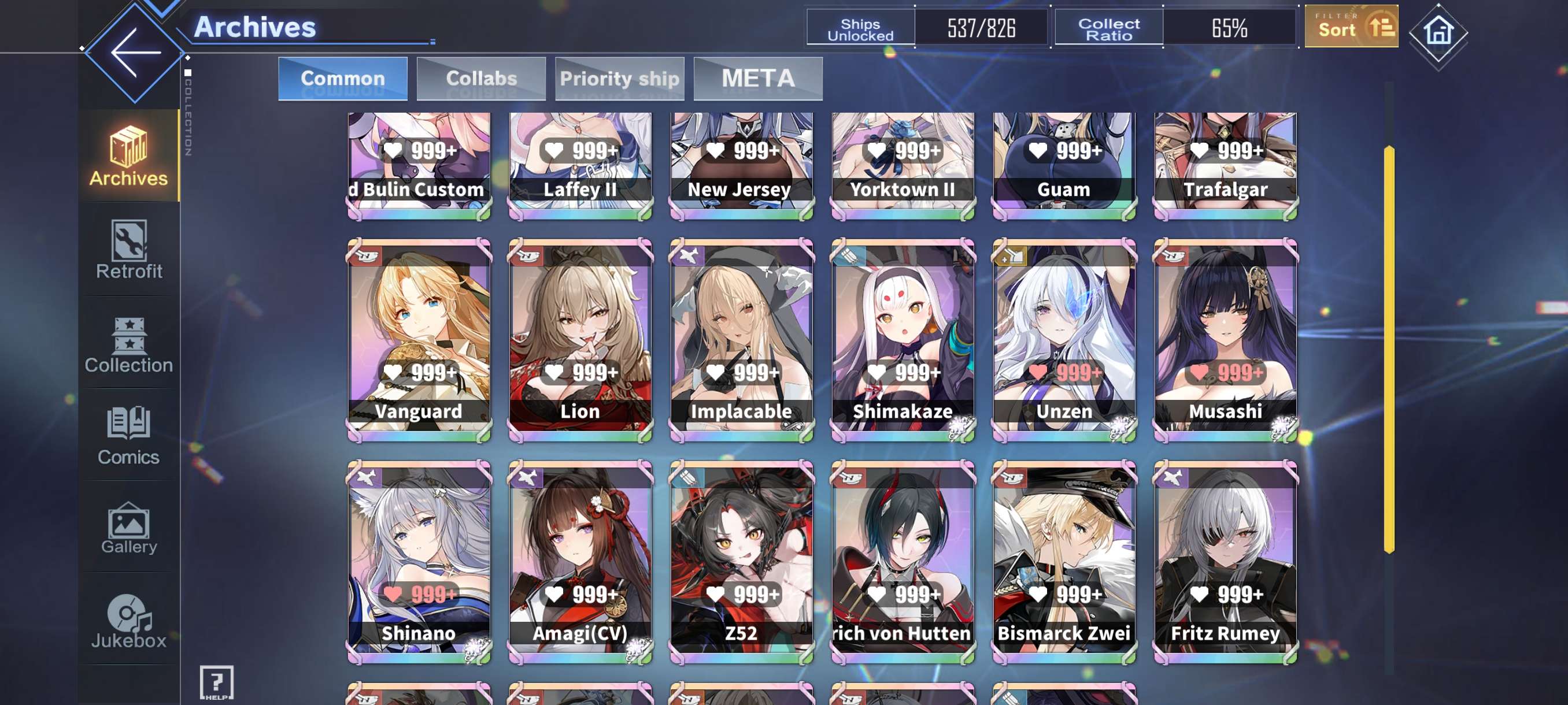Show the Common ships tab
Viewport: 1568px width, 705px height.
343,79
